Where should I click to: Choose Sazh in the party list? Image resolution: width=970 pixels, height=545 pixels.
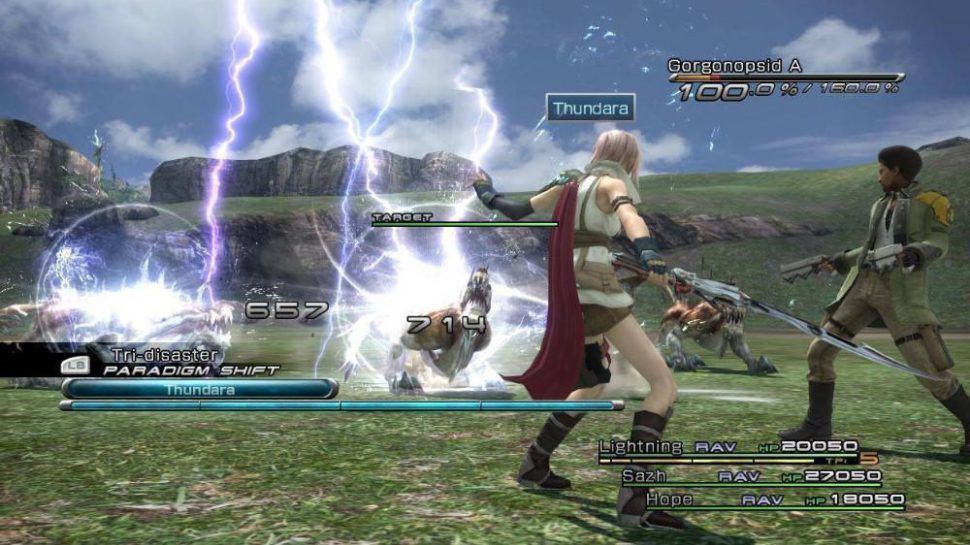tap(750, 476)
